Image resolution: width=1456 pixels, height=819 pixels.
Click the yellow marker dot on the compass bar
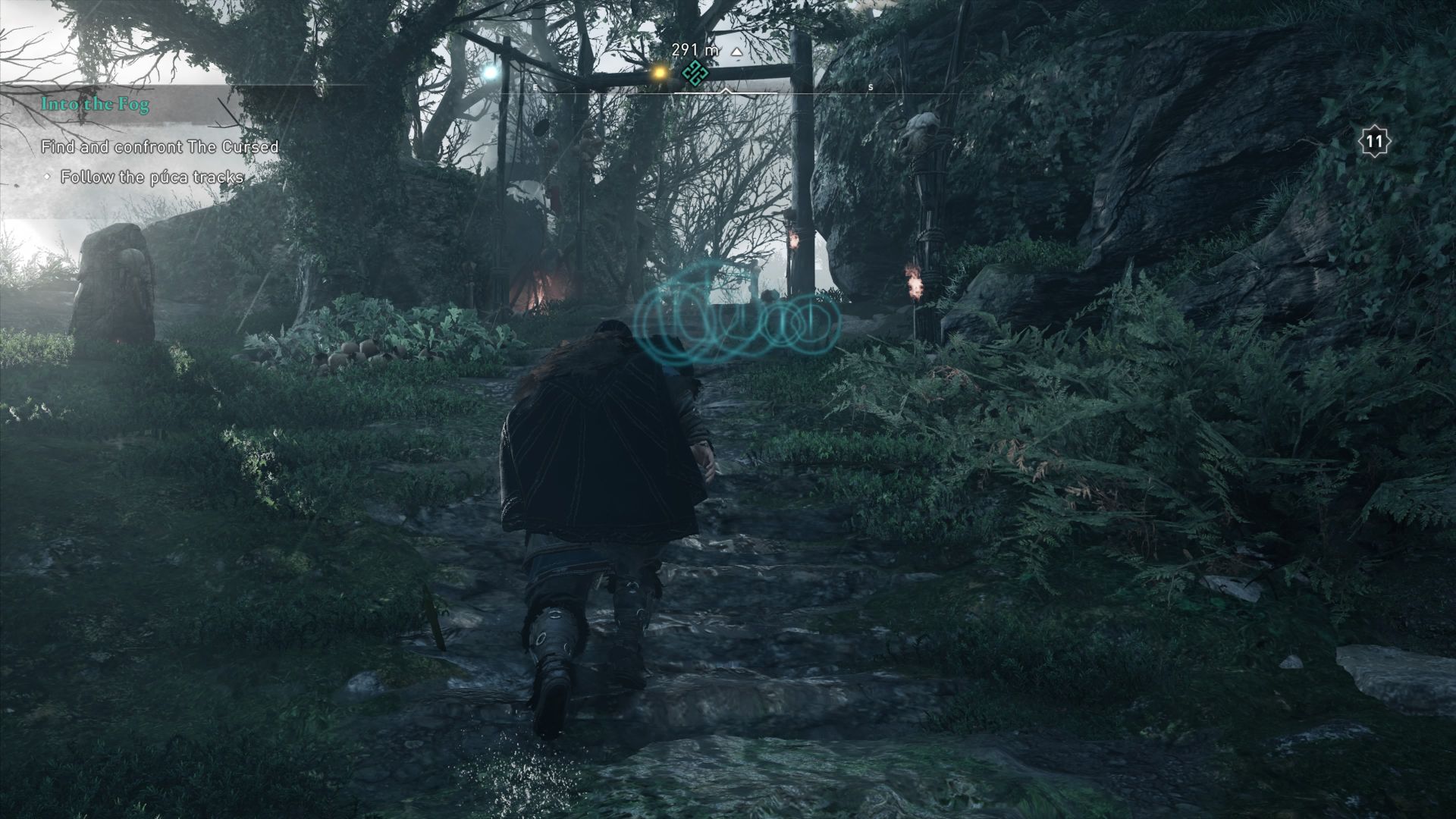coord(658,76)
